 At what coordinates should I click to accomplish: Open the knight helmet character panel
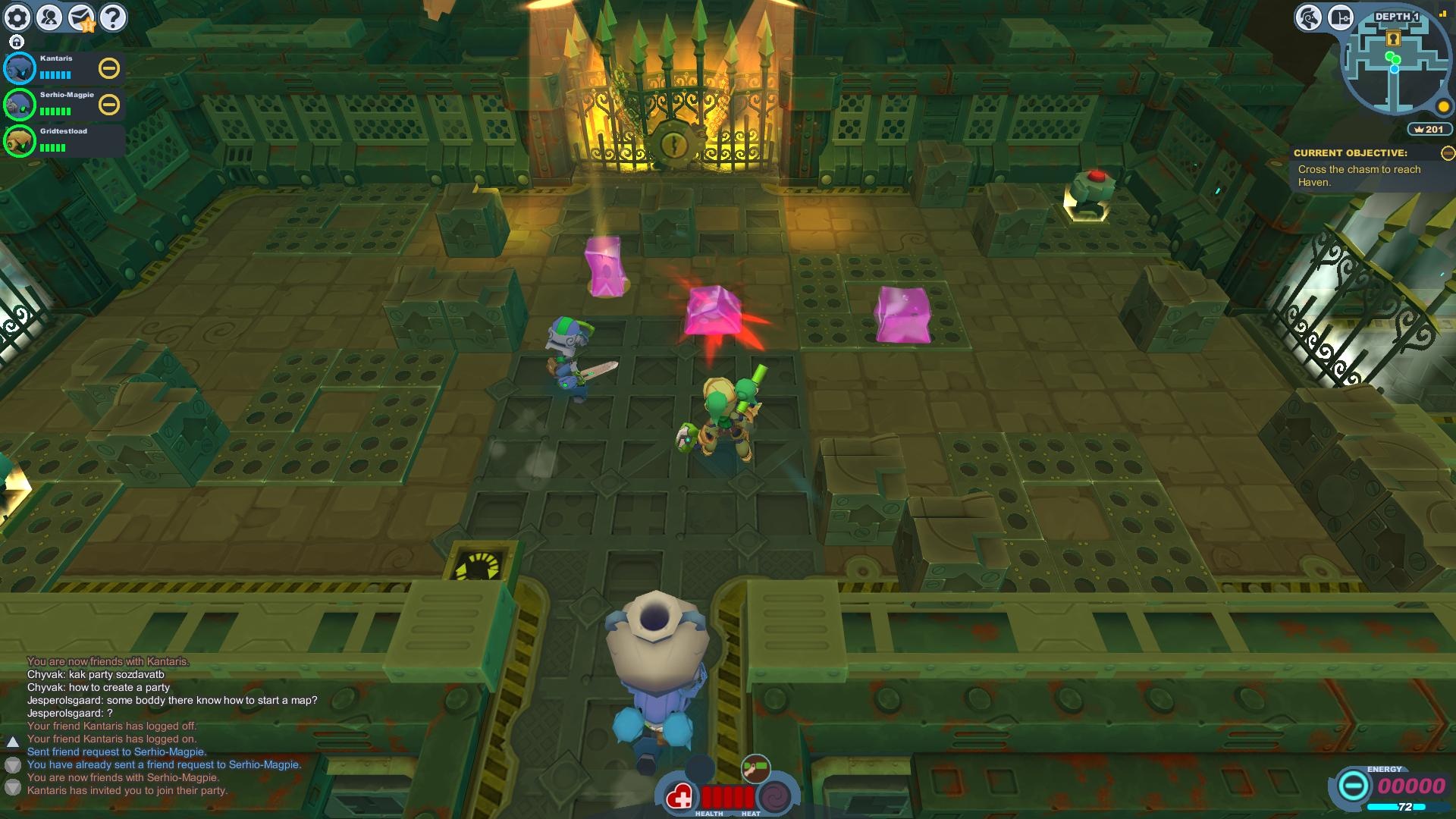click(x=1308, y=17)
